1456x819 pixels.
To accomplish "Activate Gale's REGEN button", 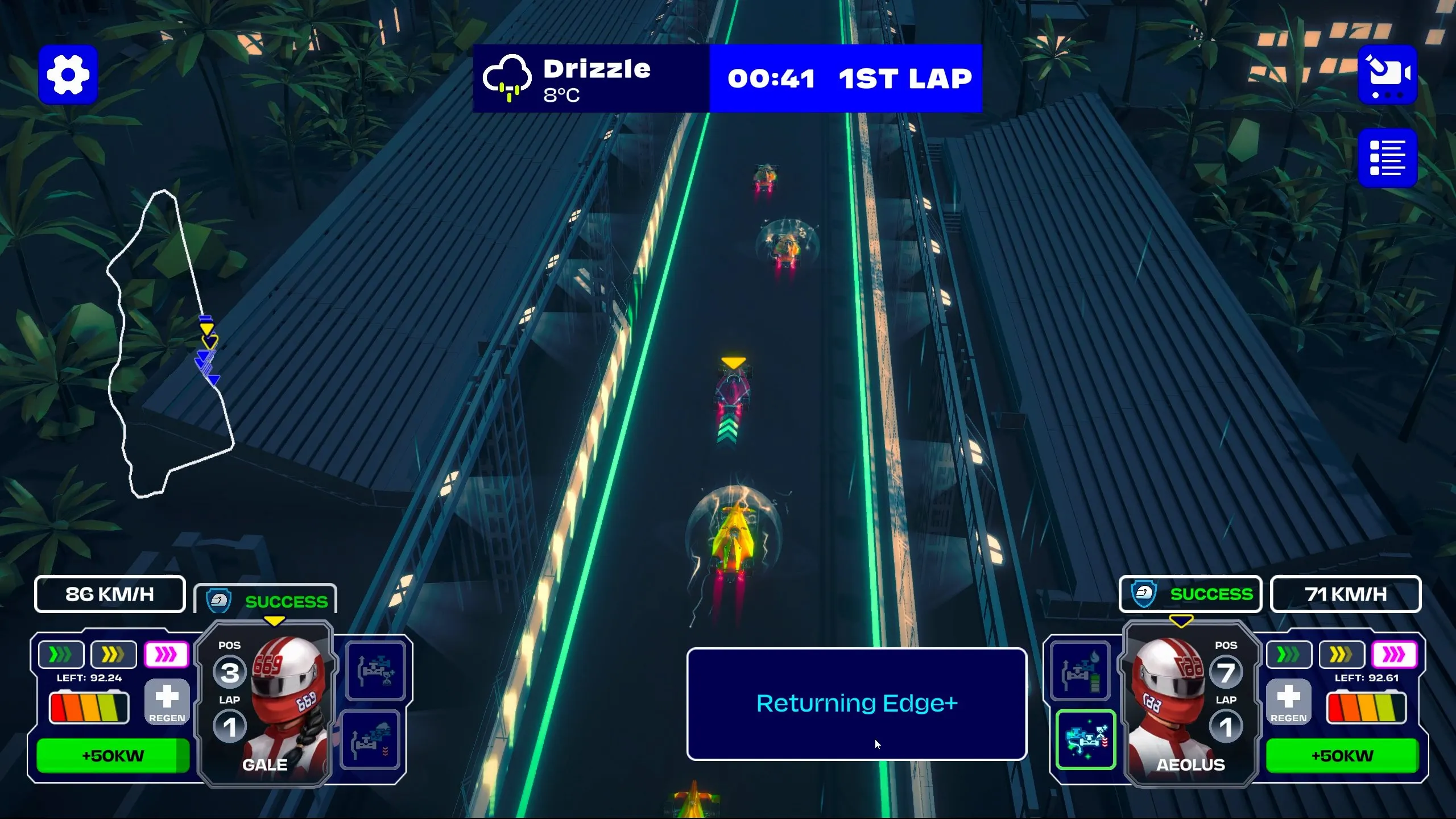I will point(167,703).
